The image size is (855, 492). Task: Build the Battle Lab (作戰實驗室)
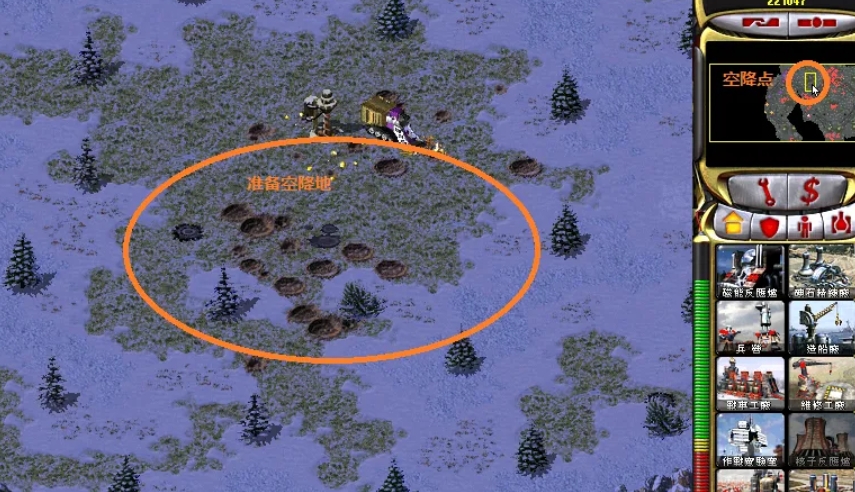(748, 438)
